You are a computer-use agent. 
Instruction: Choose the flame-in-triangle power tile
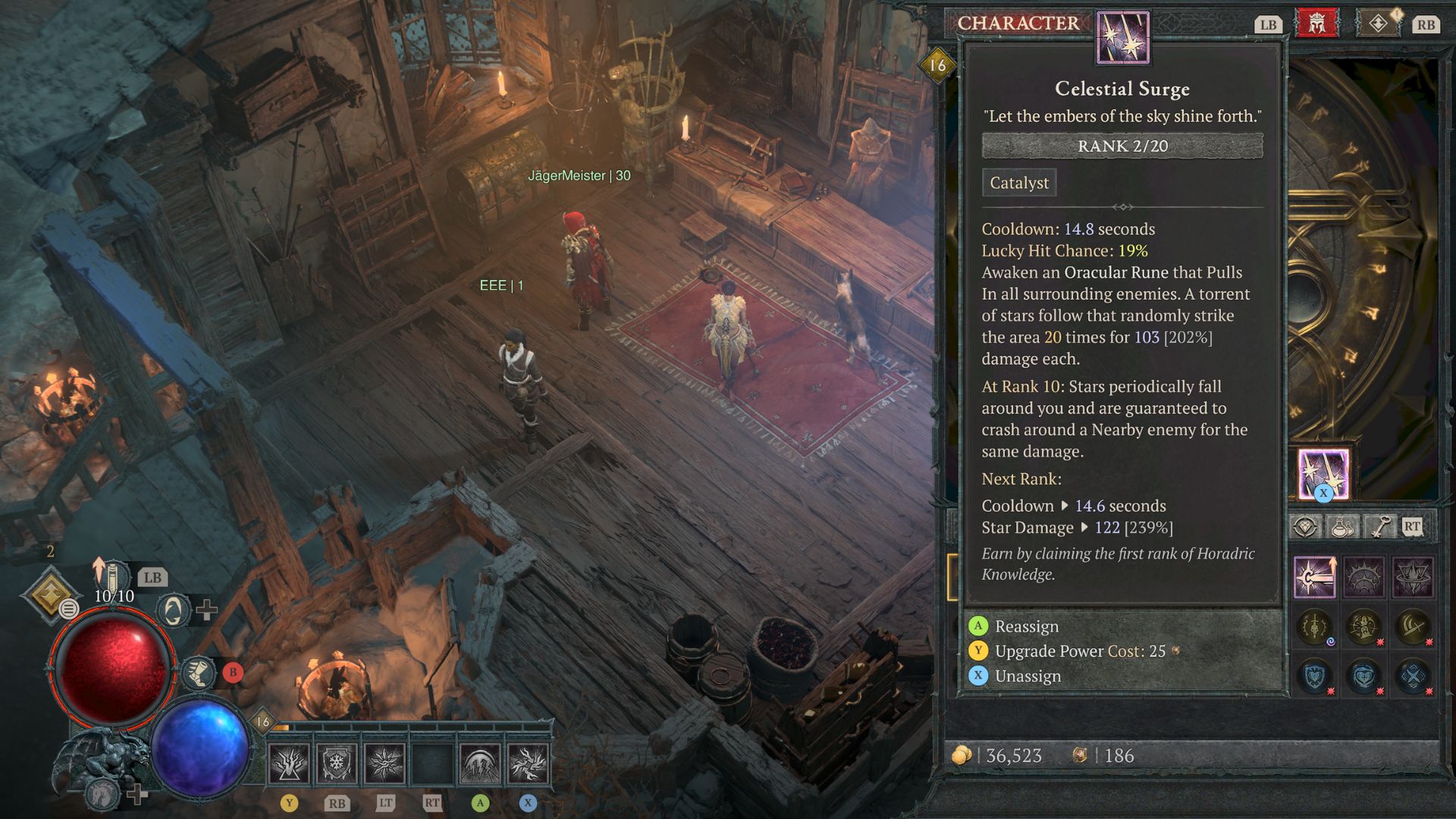(x=1413, y=577)
